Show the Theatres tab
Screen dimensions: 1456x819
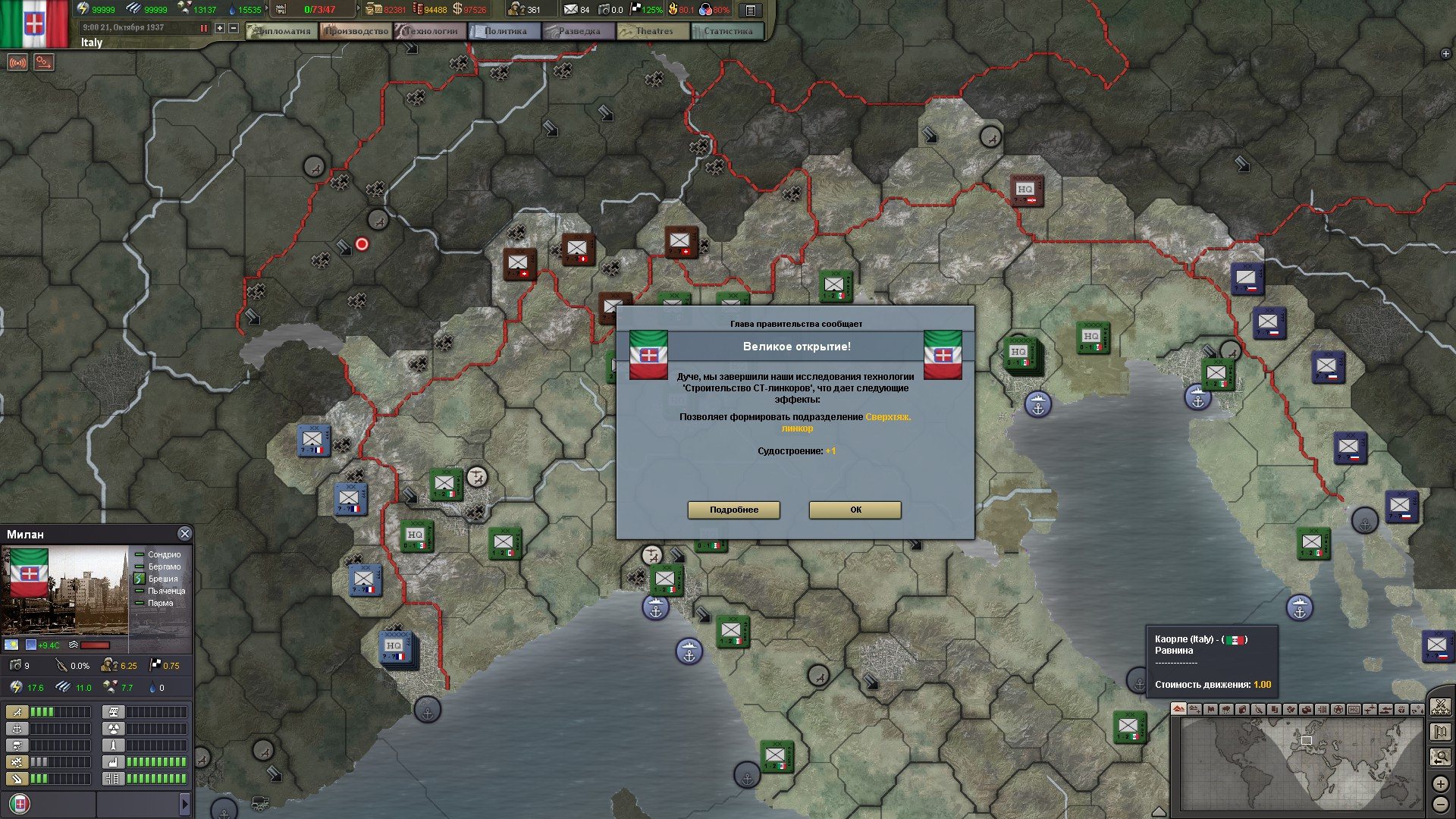click(x=653, y=31)
